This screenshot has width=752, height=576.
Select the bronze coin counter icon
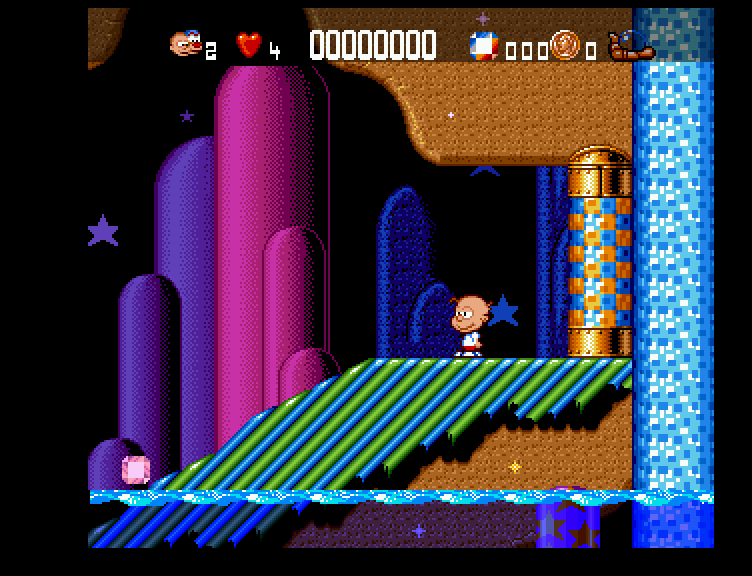(564, 44)
